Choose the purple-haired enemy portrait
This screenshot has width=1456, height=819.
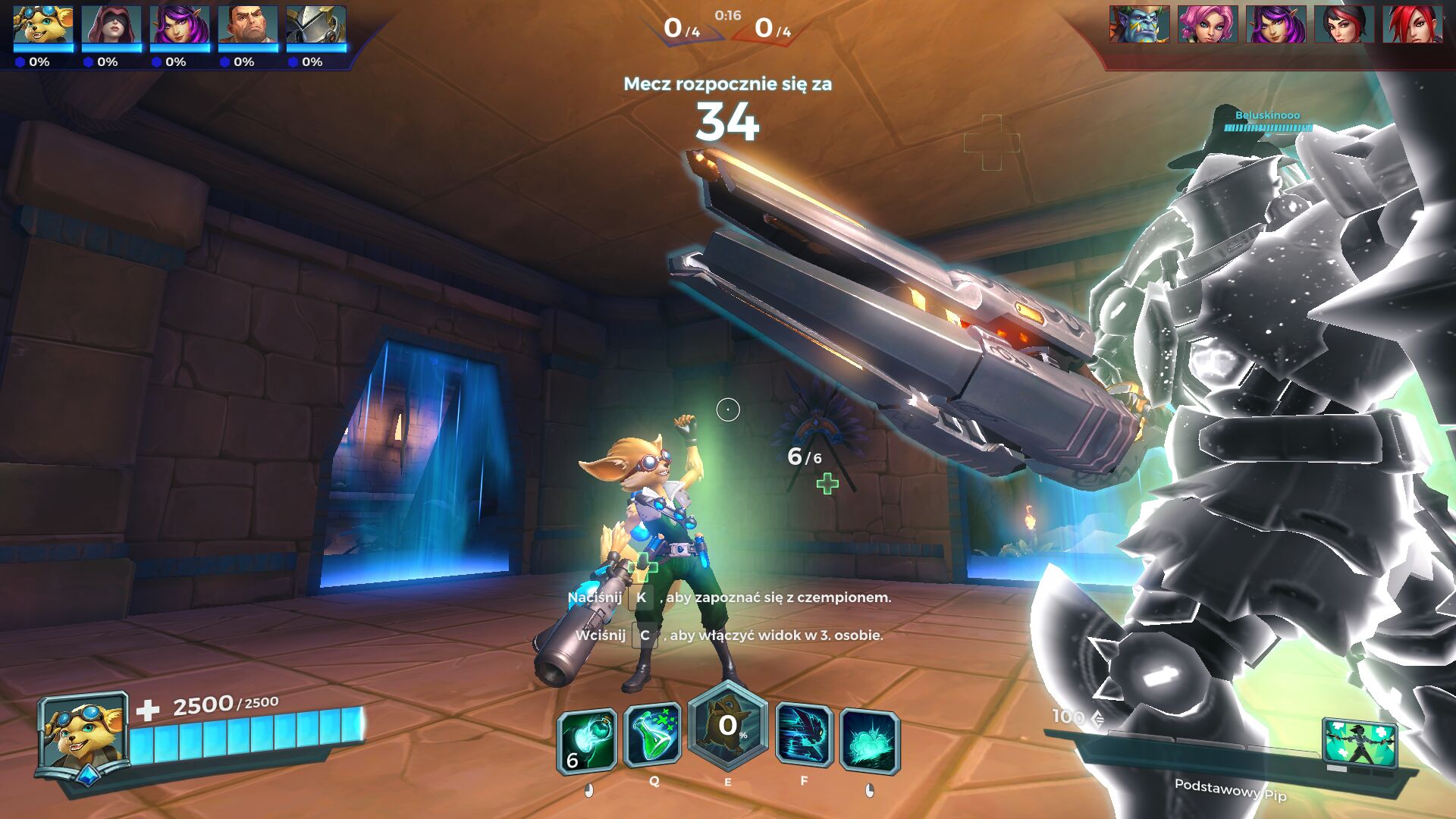pyautogui.click(x=1276, y=24)
